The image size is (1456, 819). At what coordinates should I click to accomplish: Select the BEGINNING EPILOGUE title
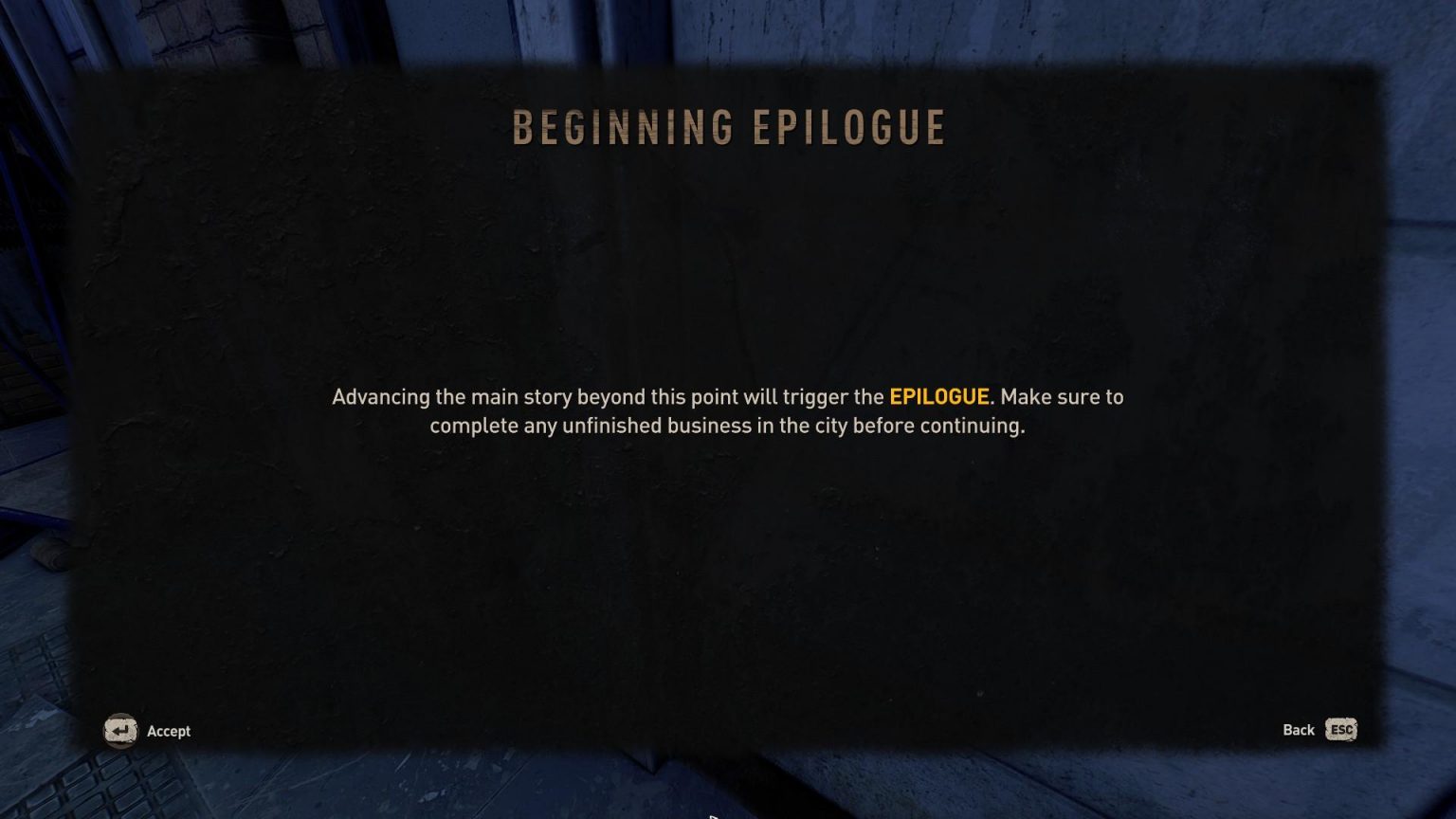pos(728,126)
